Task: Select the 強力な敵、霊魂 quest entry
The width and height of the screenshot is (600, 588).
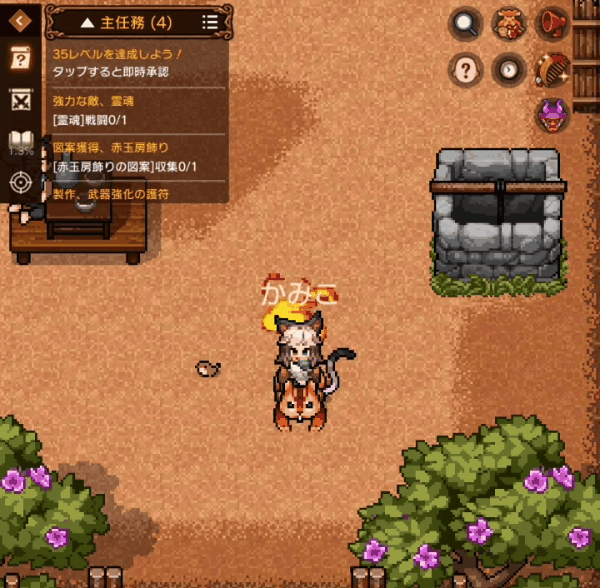Action: pos(138,110)
